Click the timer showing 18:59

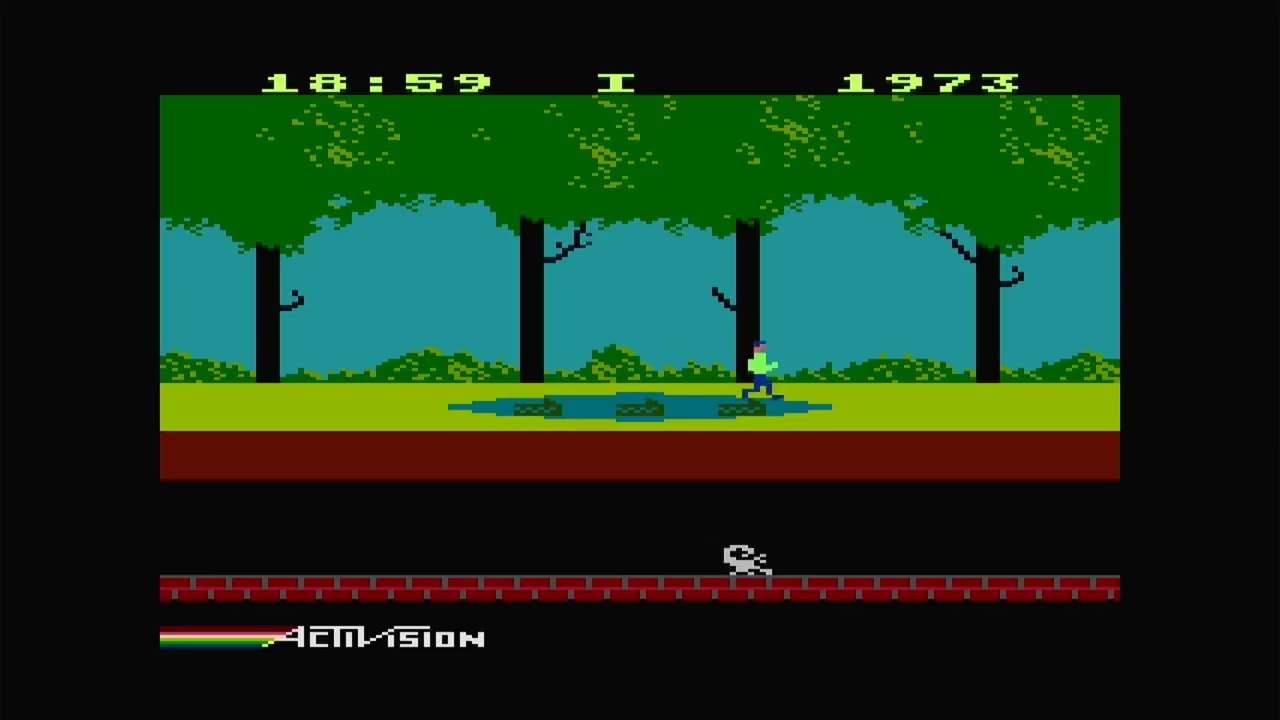click(375, 82)
